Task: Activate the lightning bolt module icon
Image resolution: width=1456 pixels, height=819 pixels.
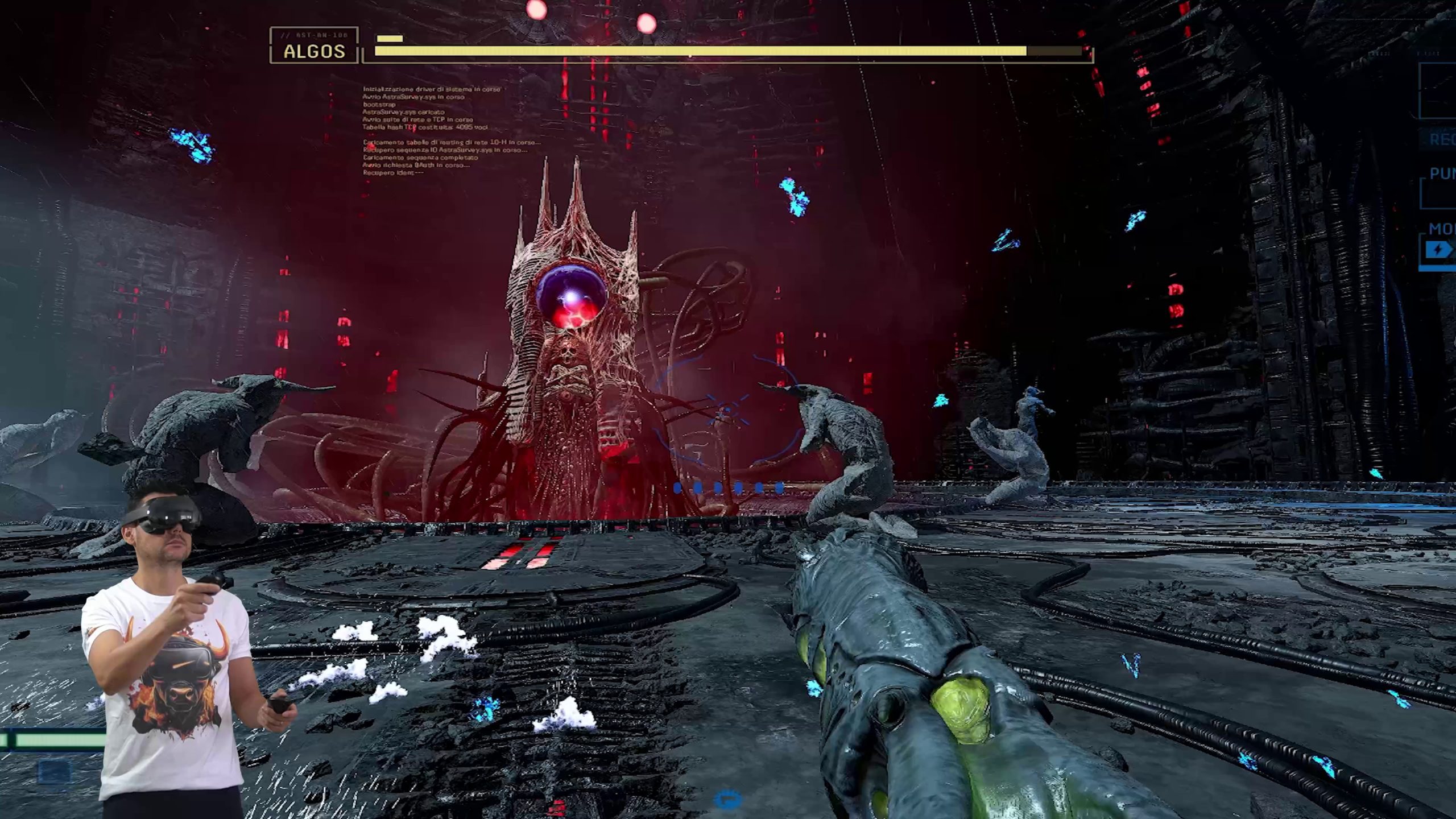Action: pos(1439,249)
